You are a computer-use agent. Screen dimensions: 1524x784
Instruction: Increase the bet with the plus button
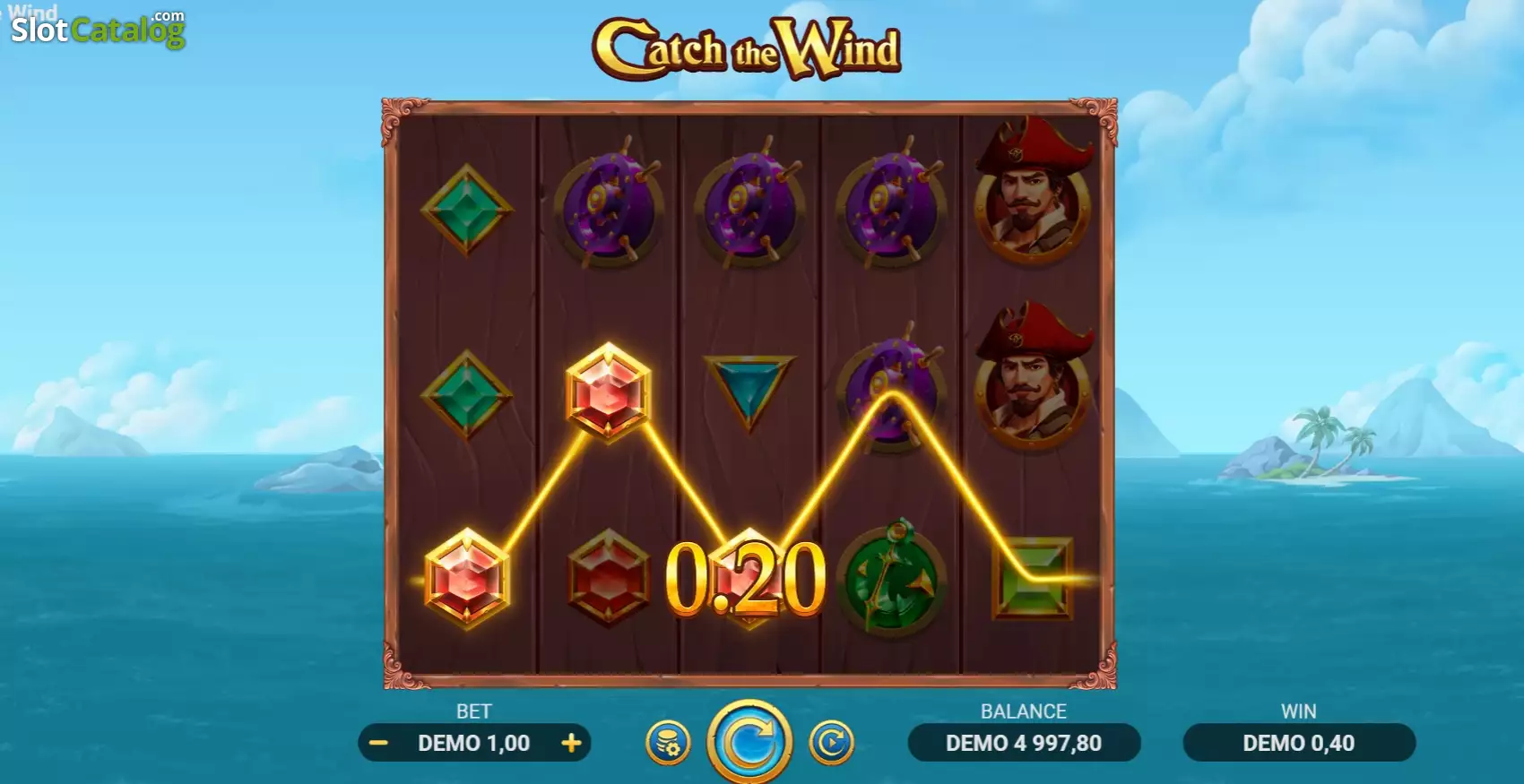click(570, 743)
